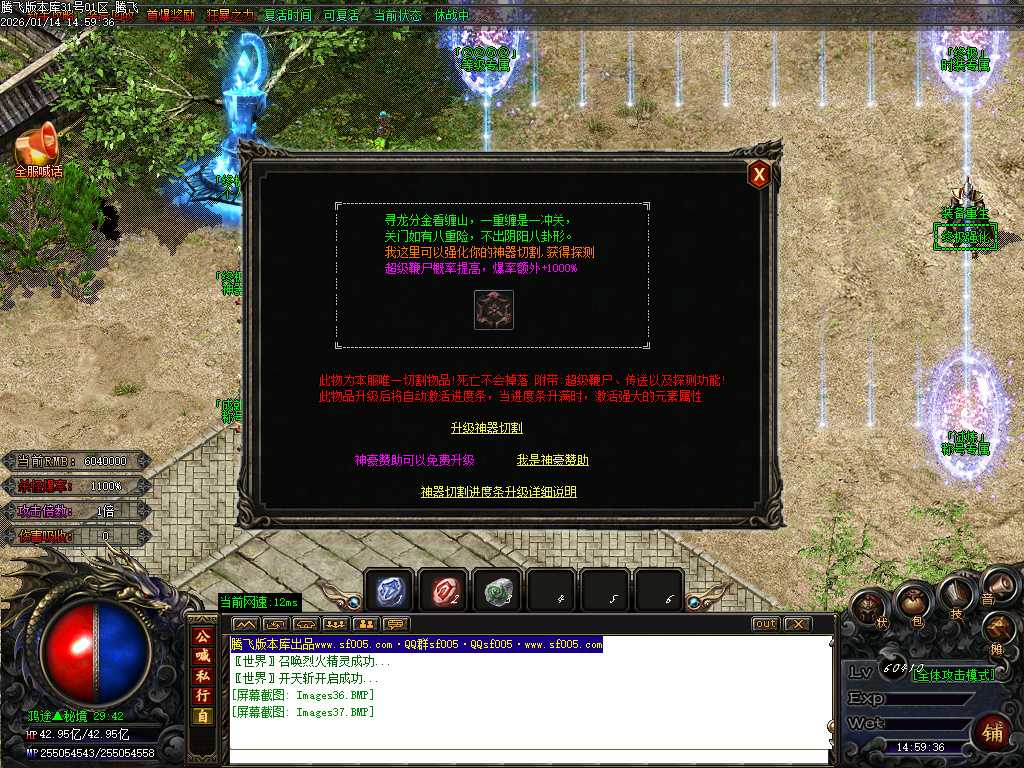This screenshot has height=768, width=1024.
Task: Click the artifact item icon in the dialog
Action: (x=493, y=310)
